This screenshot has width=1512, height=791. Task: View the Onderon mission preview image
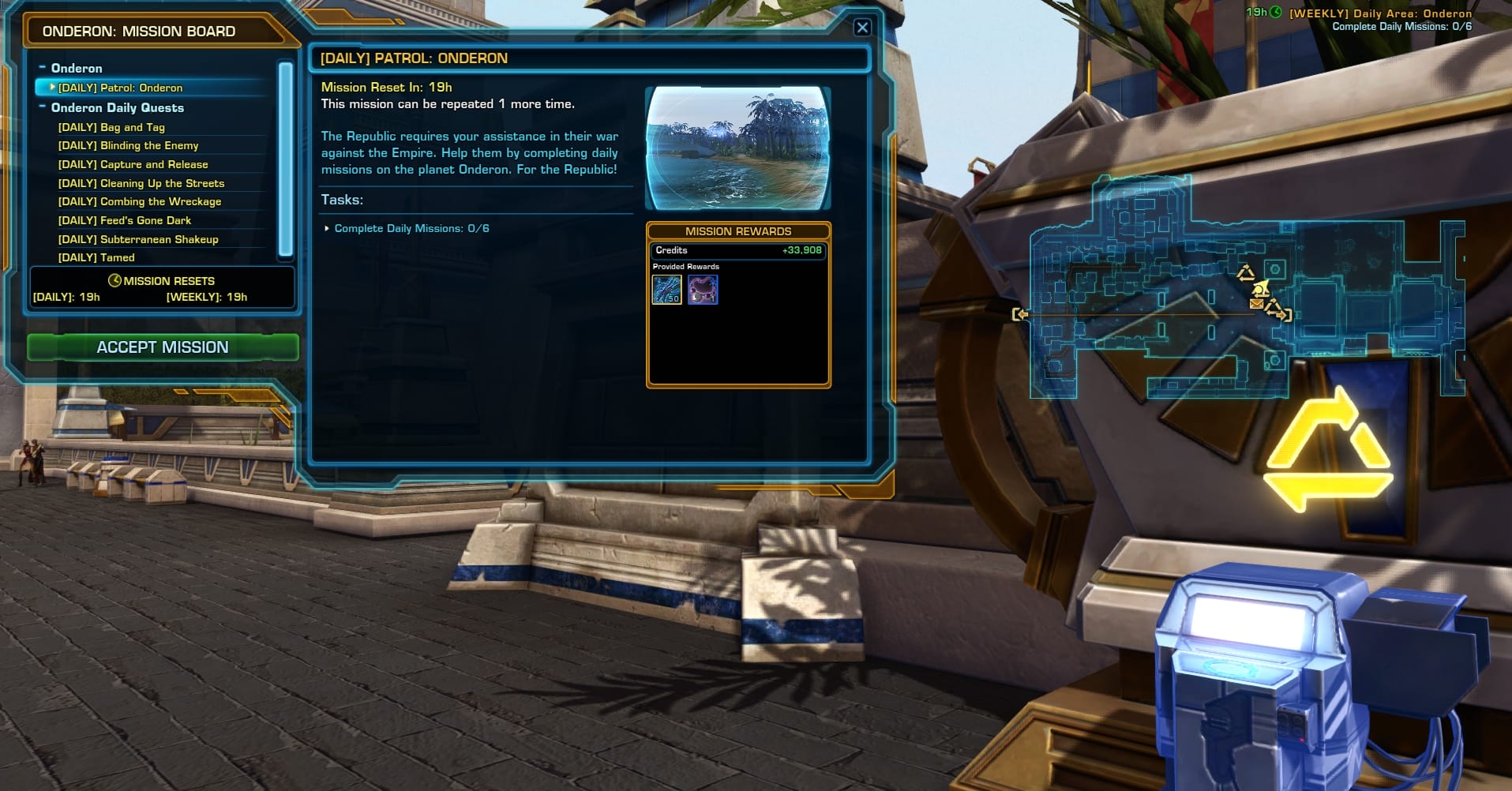tap(737, 148)
